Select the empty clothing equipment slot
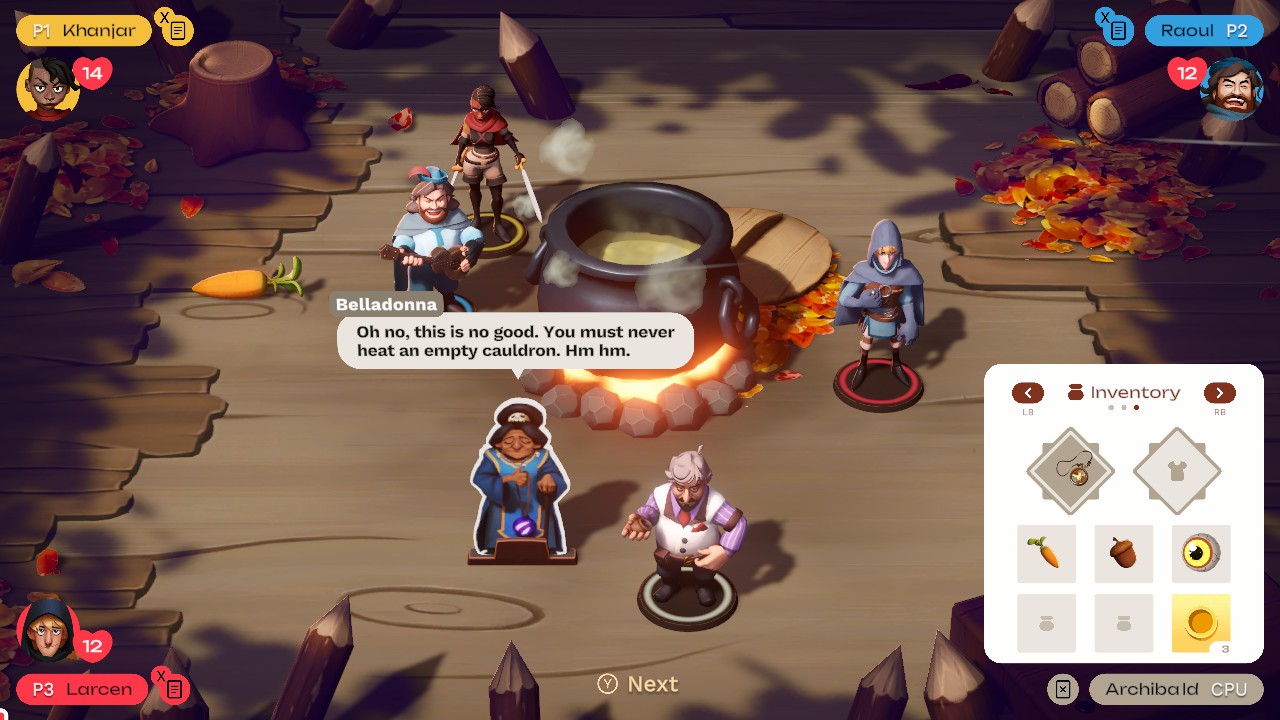Image resolution: width=1280 pixels, height=720 pixels. tap(1177, 470)
